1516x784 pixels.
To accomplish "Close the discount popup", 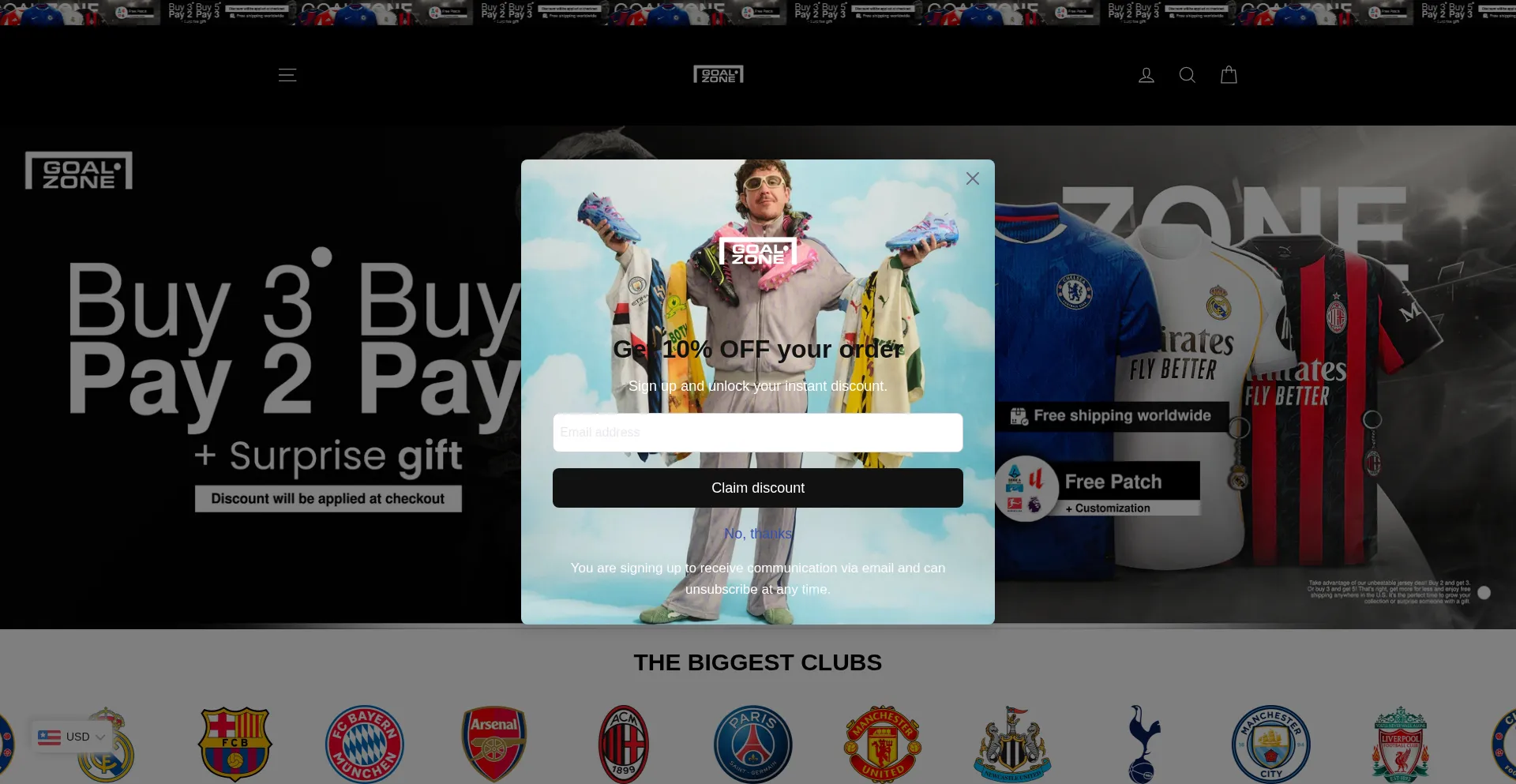I will [972, 178].
